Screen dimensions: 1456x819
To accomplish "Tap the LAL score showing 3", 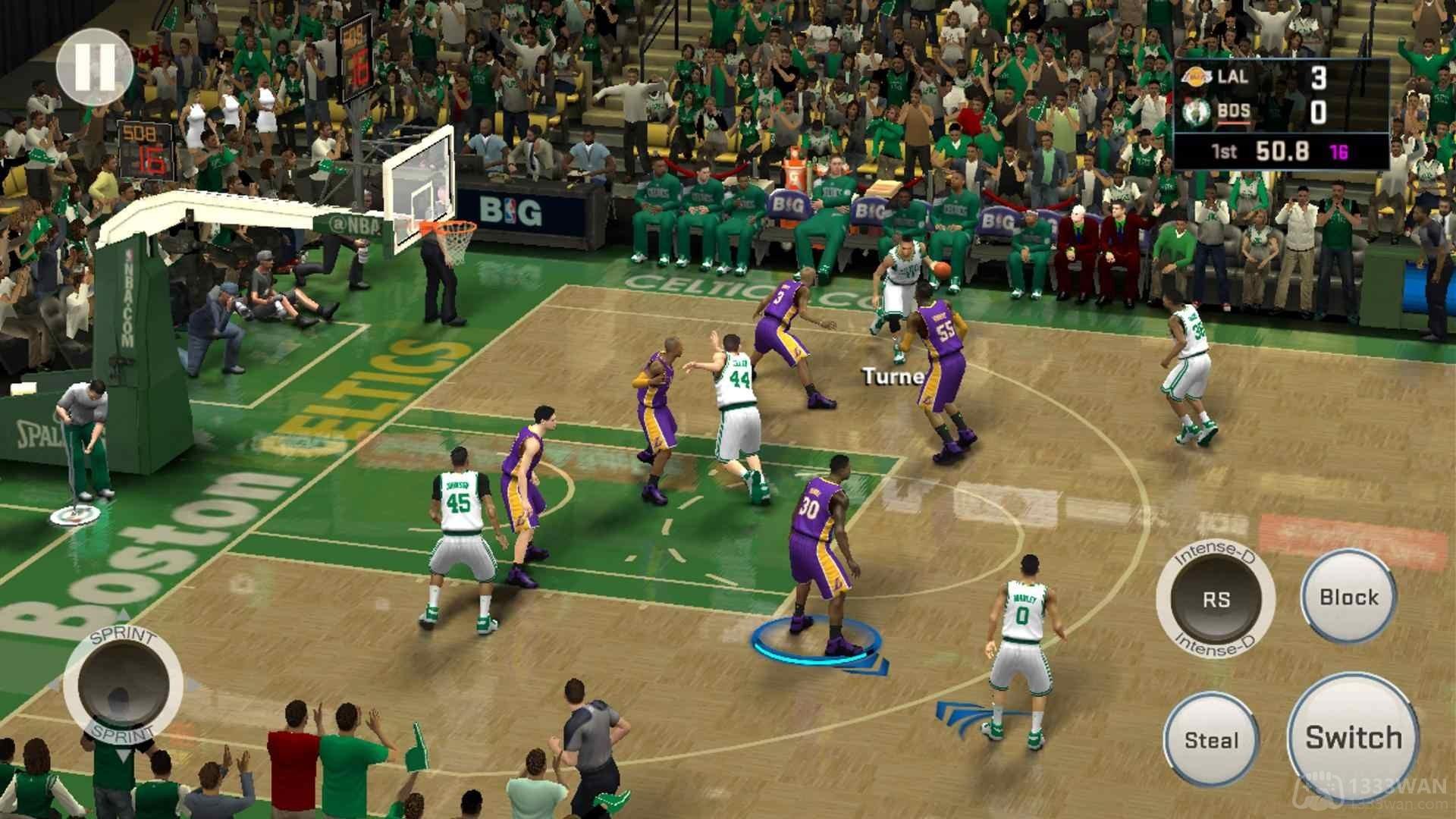I will pyautogui.click(x=1318, y=78).
